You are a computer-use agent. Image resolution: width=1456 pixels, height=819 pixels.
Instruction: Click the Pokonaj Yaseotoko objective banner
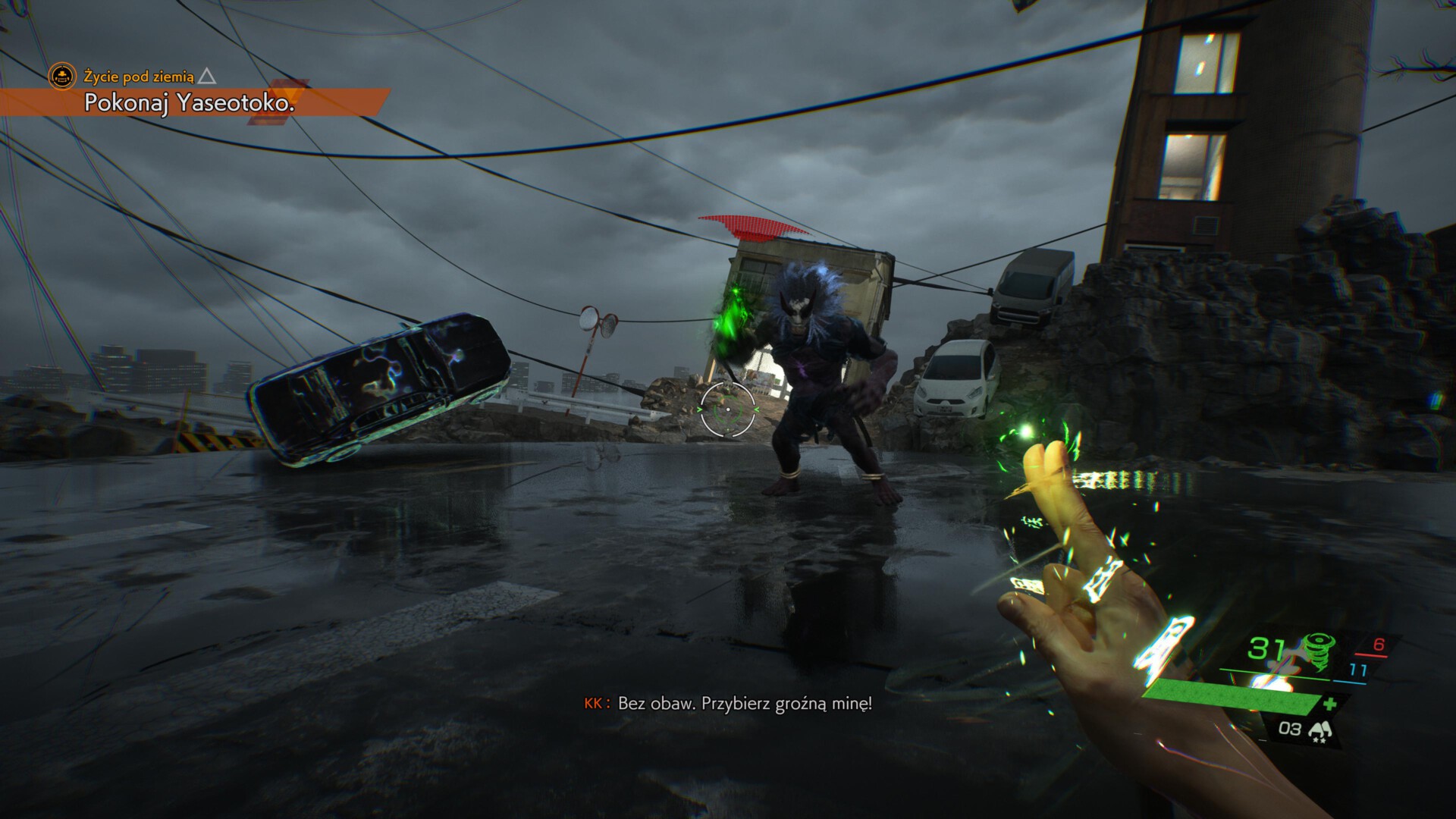[189, 103]
